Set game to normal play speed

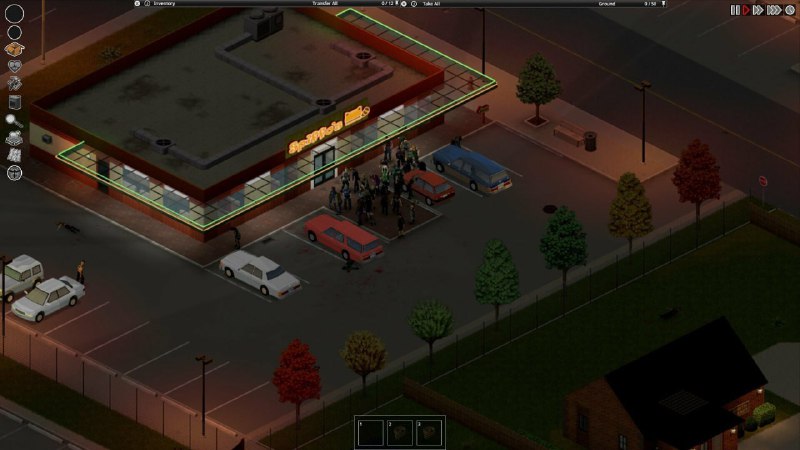[746, 9]
